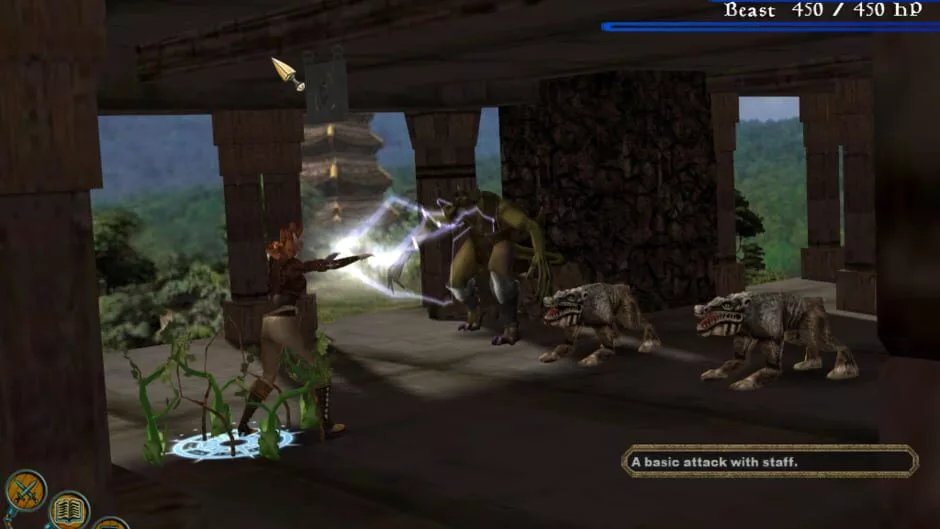Open the spellbook command icon

coord(69,511)
